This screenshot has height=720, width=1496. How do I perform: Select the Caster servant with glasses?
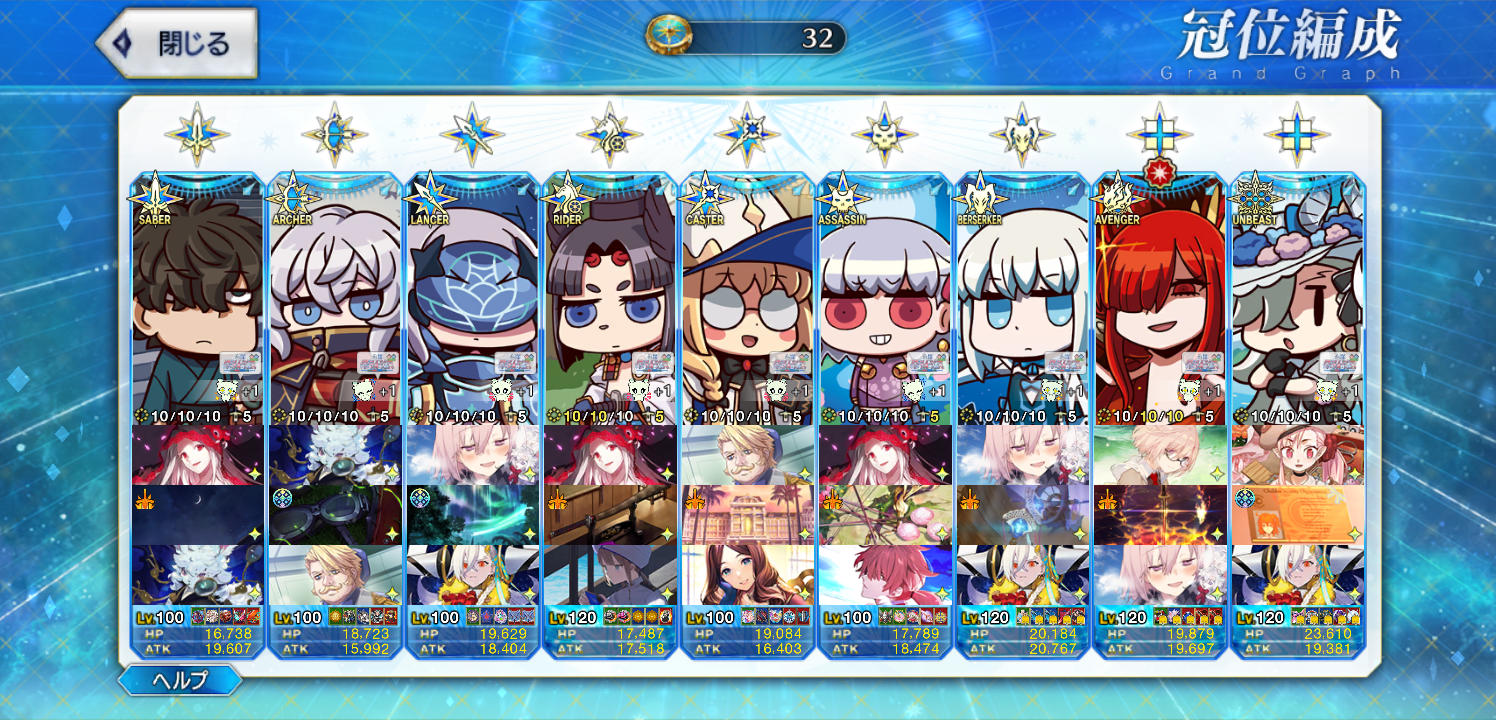pyautogui.click(x=747, y=300)
